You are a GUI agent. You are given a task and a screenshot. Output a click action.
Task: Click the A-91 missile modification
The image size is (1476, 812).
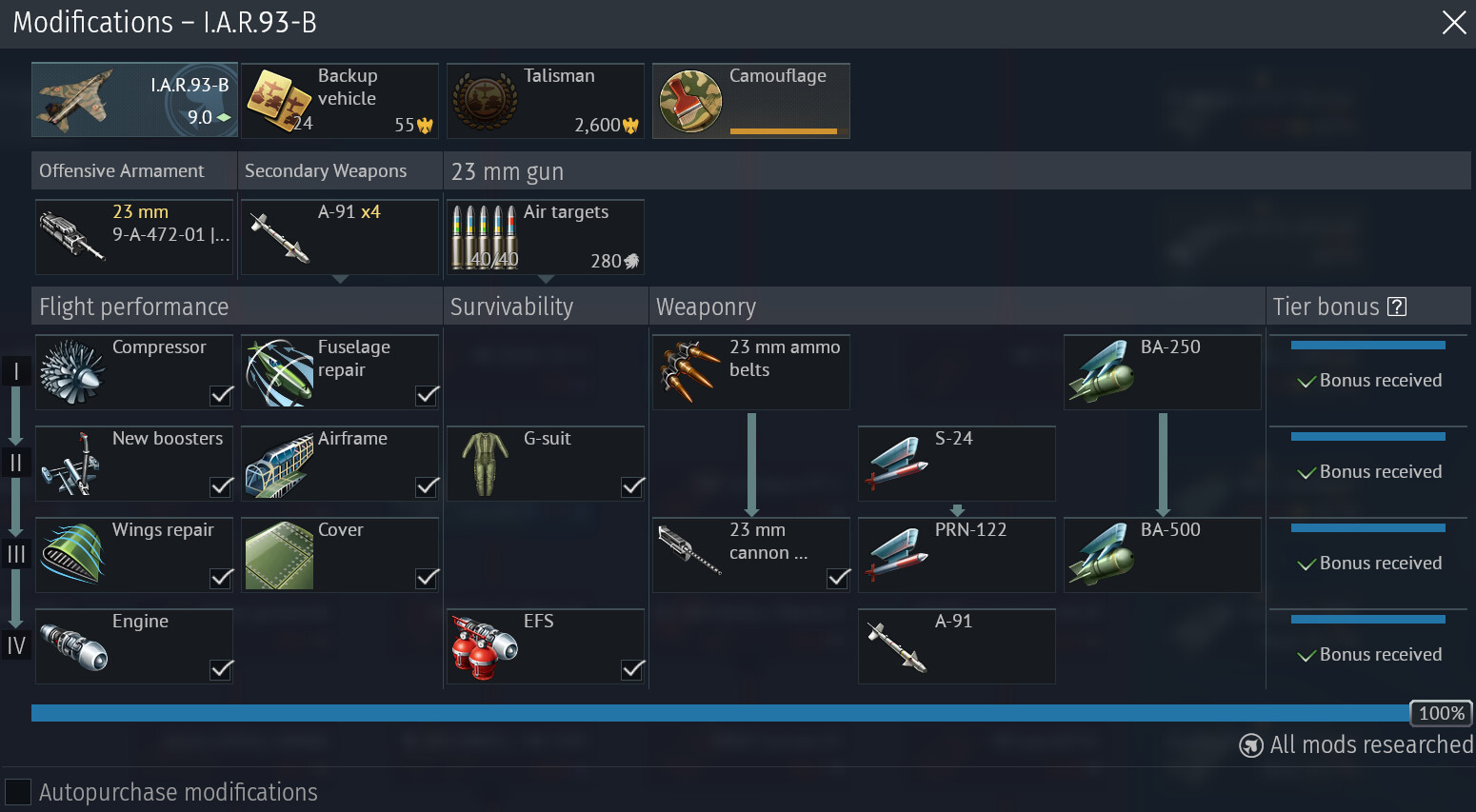click(x=957, y=646)
